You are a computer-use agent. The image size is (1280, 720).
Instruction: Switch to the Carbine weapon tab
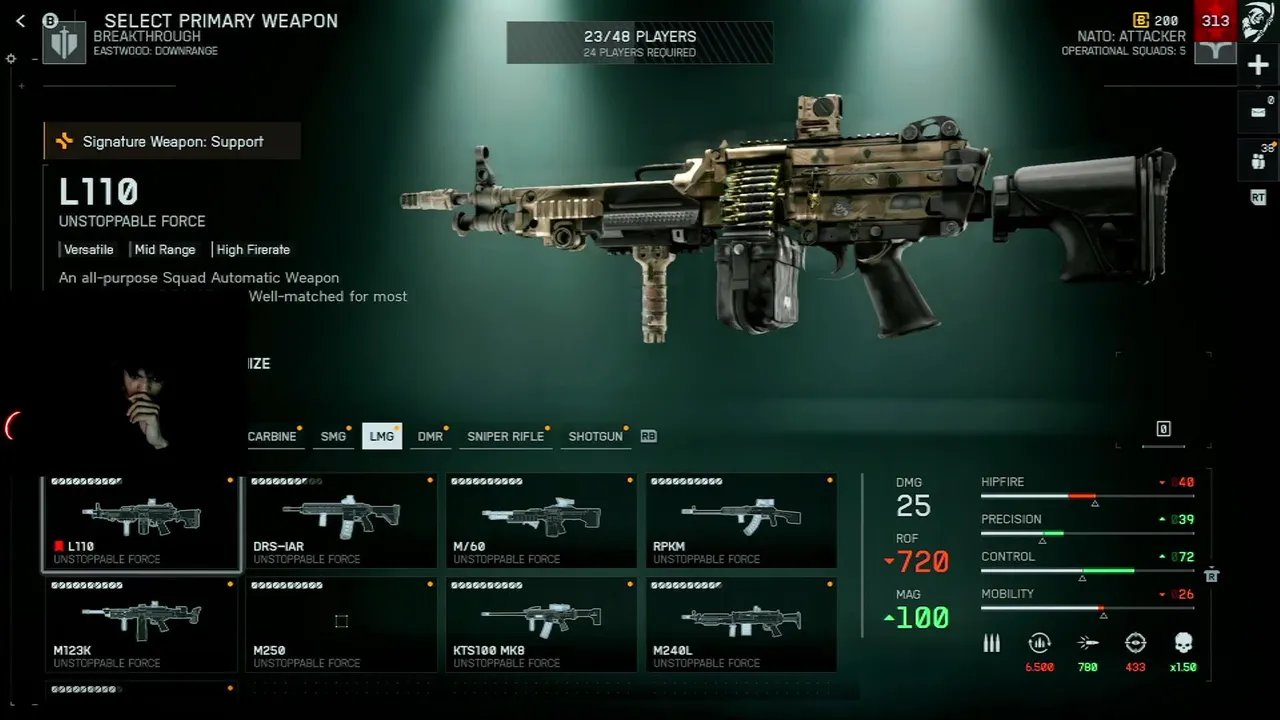[272, 436]
